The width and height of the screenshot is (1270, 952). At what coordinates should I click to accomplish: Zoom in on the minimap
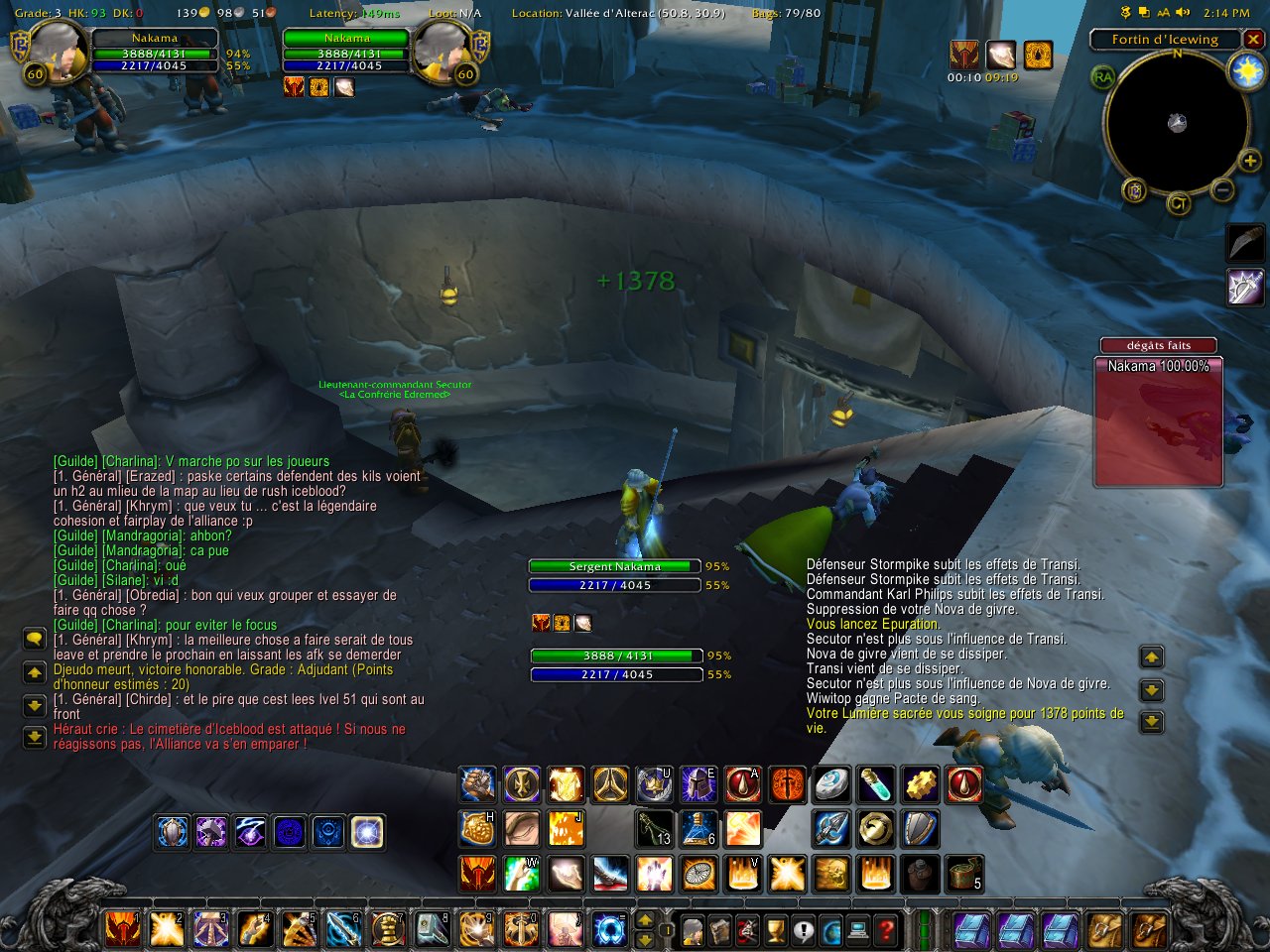pyautogui.click(x=1249, y=161)
